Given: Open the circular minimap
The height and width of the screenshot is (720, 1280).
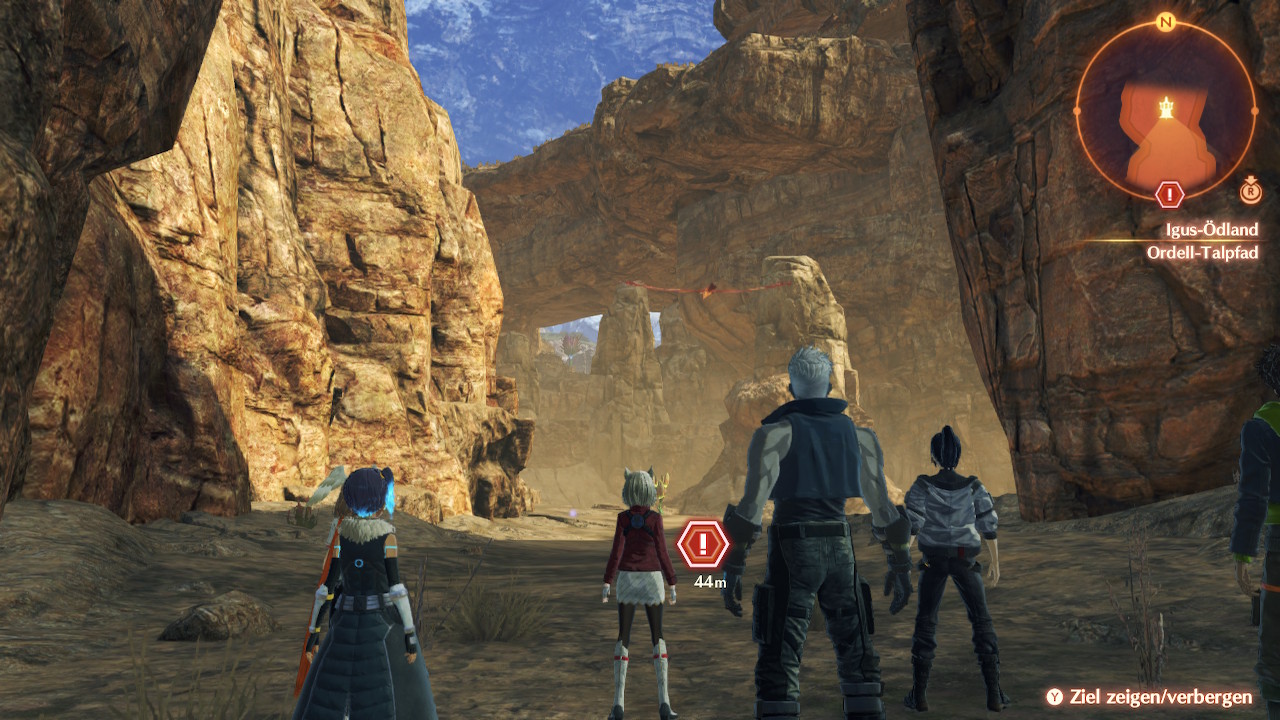Looking at the screenshot, I should click(x=1165, y=110).
